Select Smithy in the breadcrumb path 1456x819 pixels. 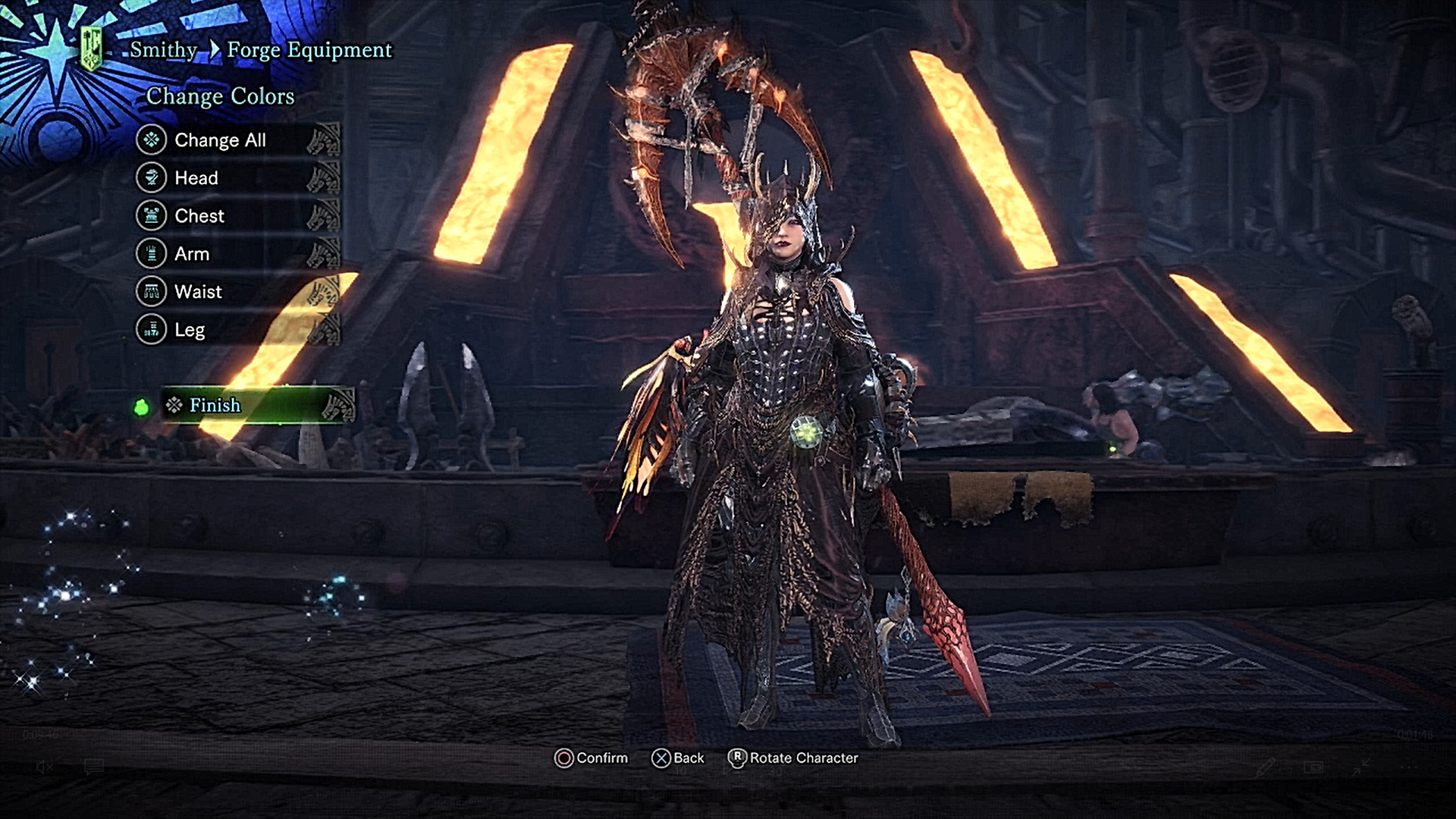tap(162, 50)
